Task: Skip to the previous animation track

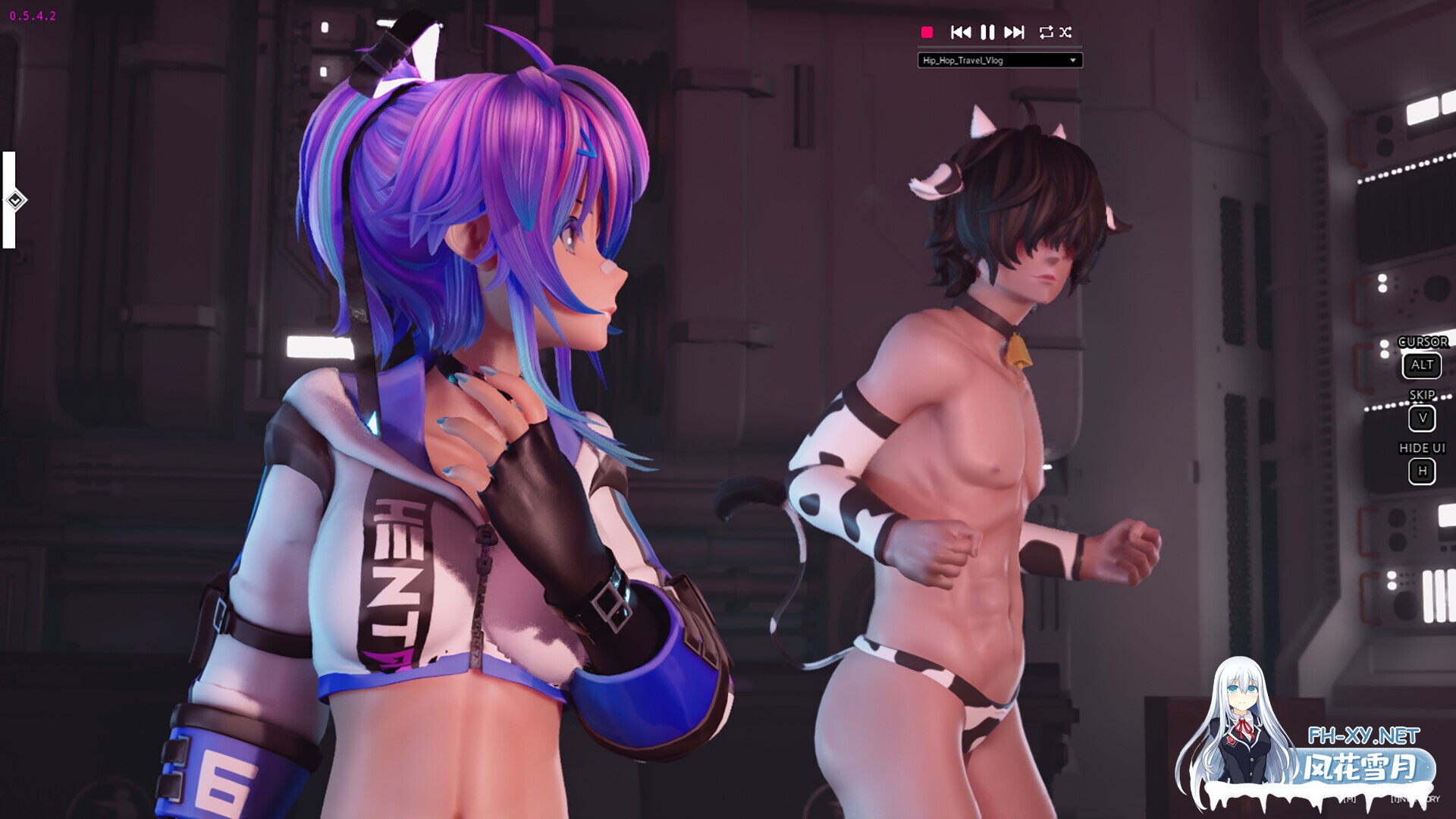Action: [961, 32]
